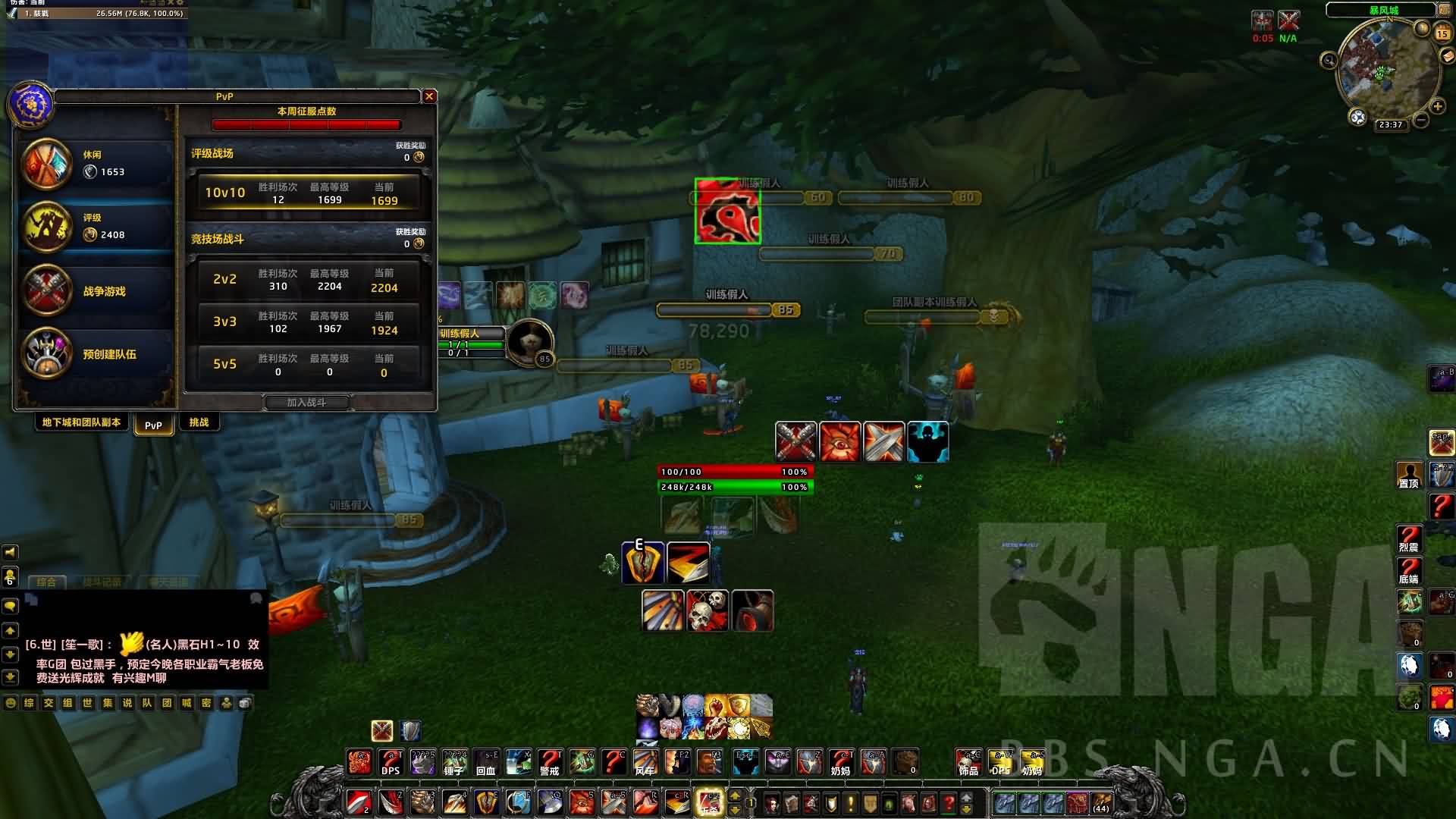Select the 休闲 casual PvP category
Viewport: 1456px width, 819px height.
tap(96, 164)
